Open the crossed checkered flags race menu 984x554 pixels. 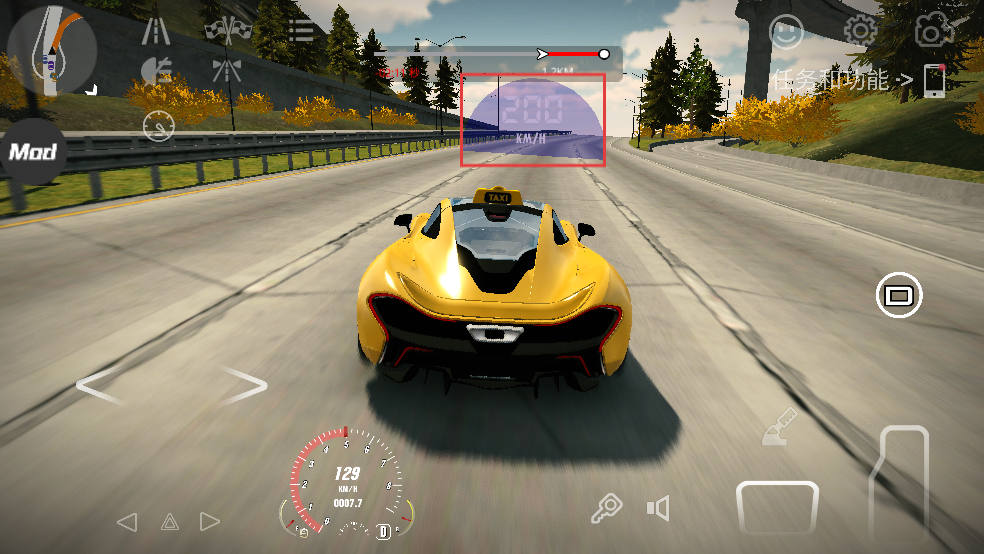click(x=228, y=30)
